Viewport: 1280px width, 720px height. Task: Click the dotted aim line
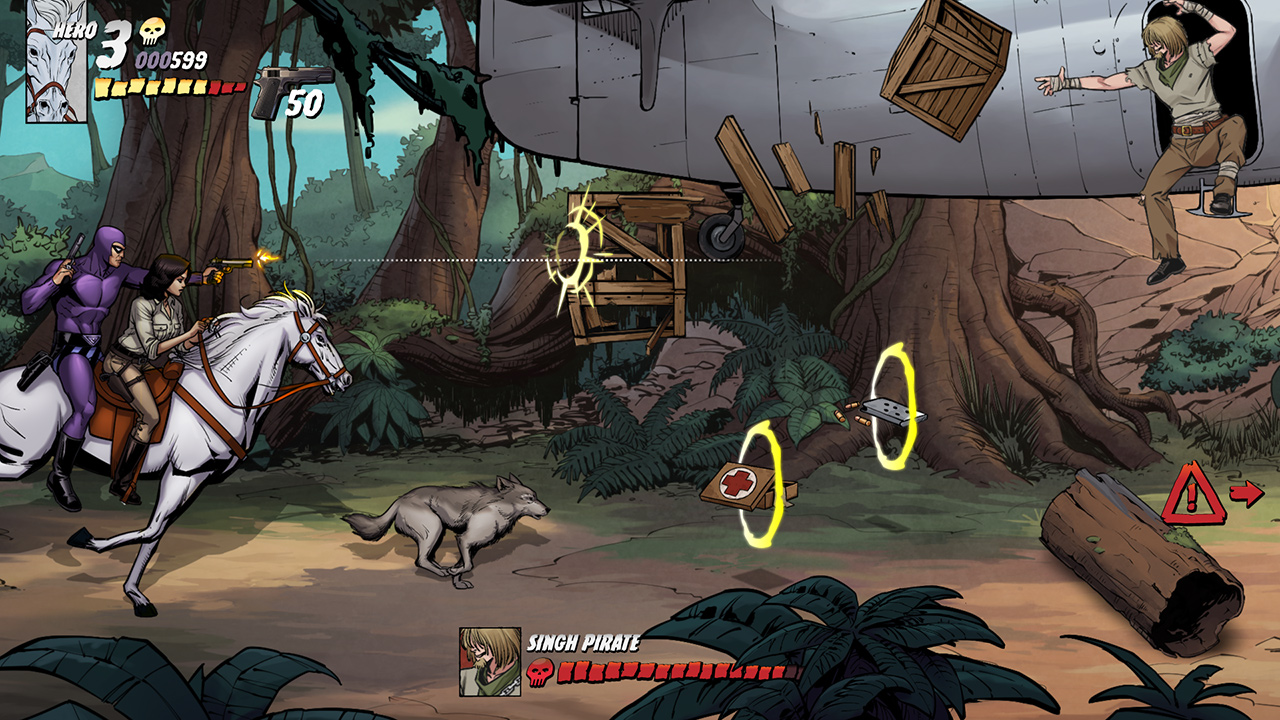[x=450, y=262]
